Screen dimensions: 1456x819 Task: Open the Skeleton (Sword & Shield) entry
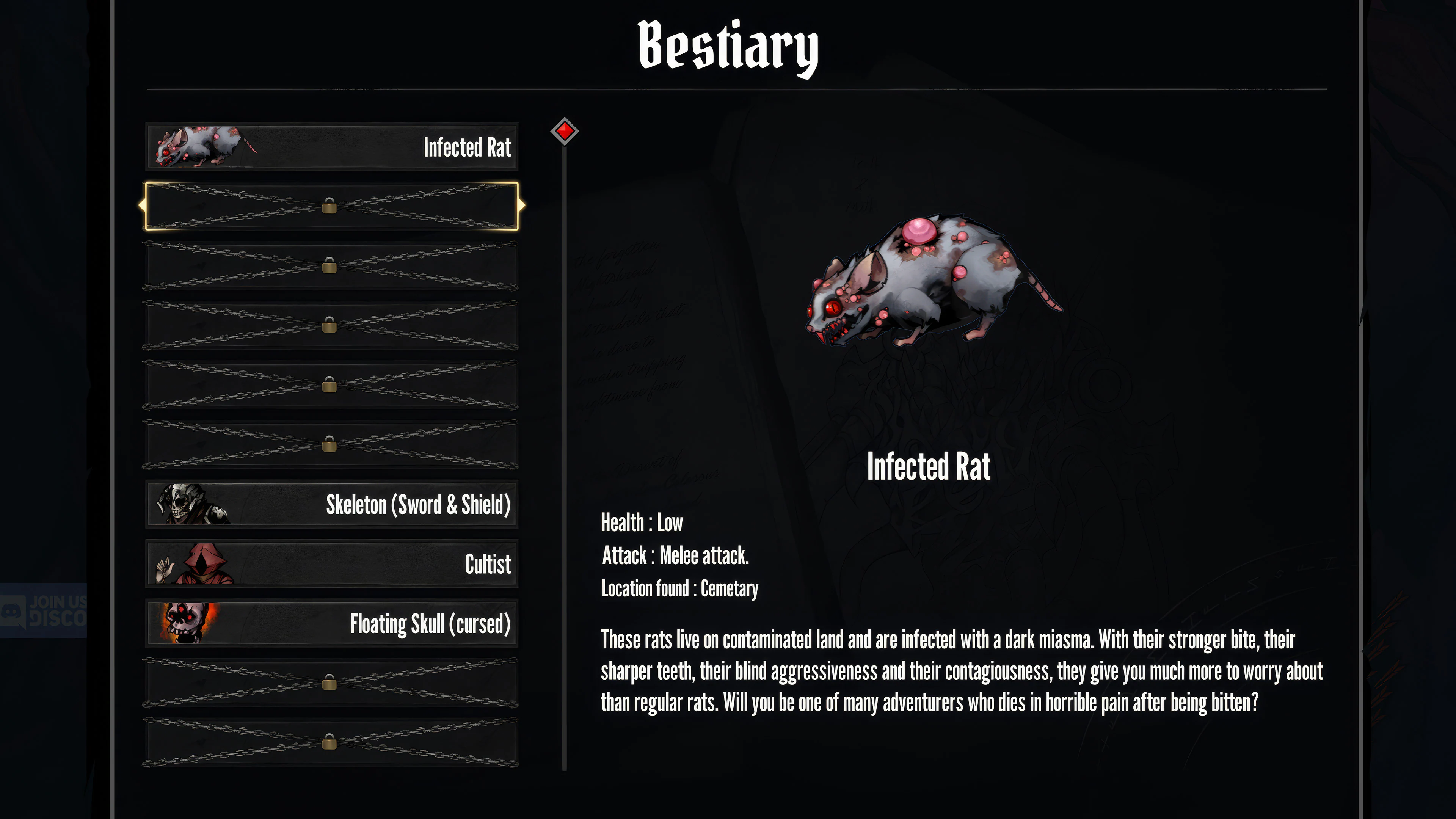tap(331, 505)
